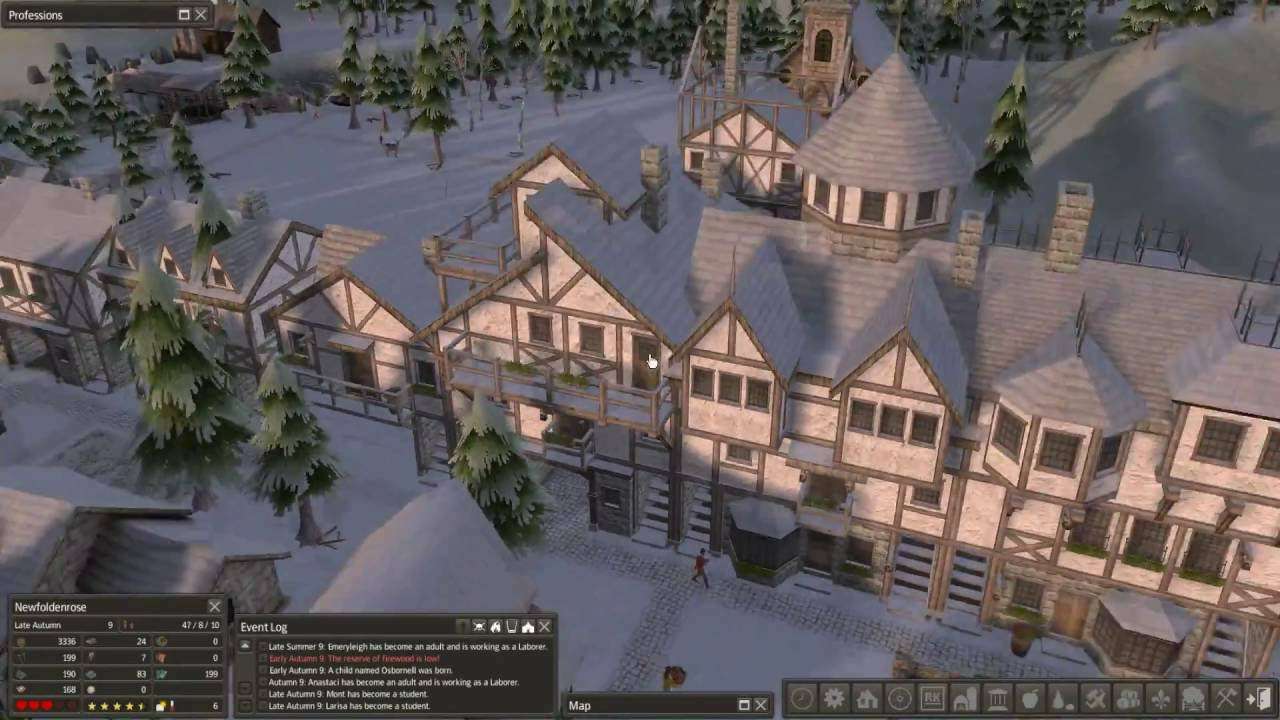This screenshot has width=1280, height=720.
Task: Close the Professions window
Action: pyautogui.click(x=201, y=15)
